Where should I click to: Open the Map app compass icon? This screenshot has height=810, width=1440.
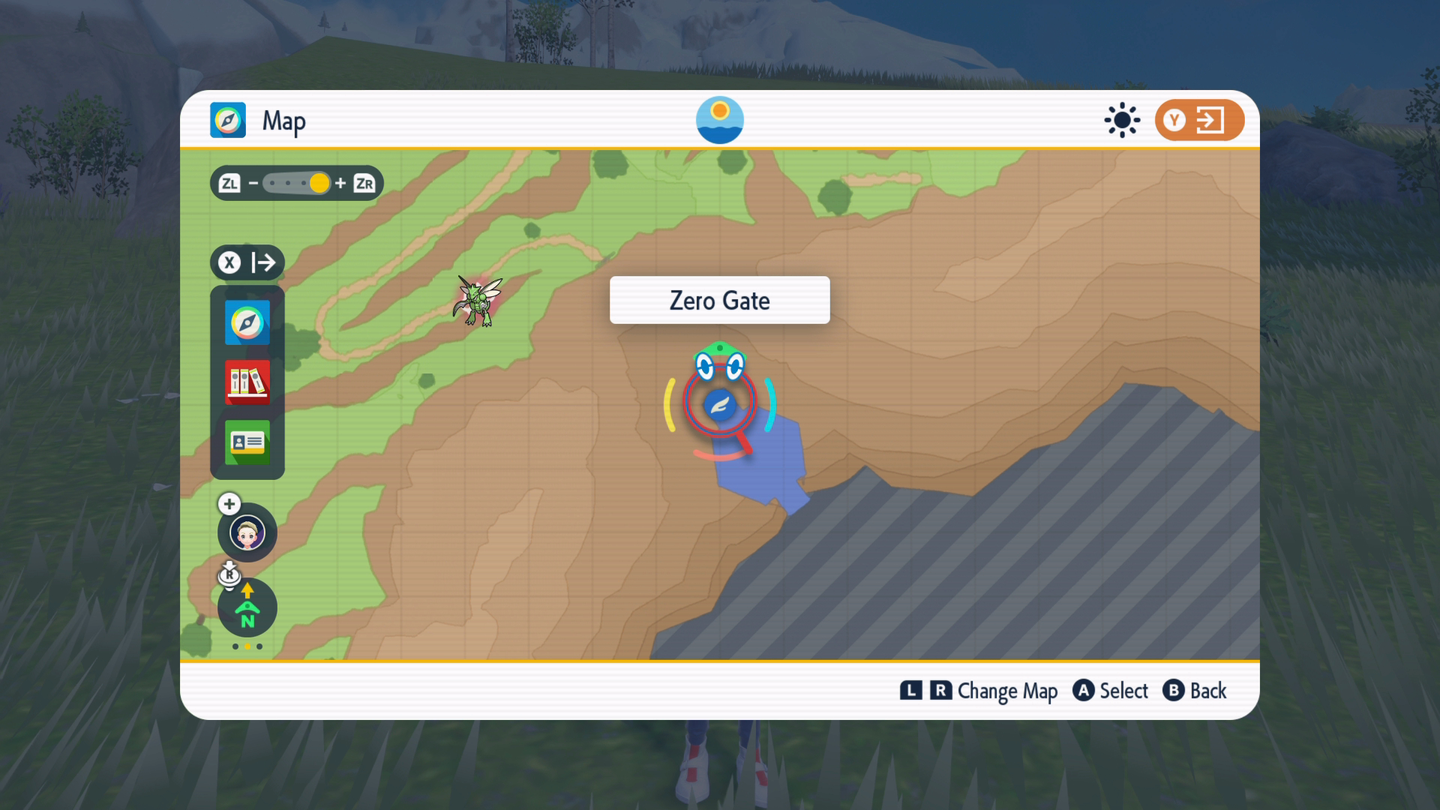247,323
